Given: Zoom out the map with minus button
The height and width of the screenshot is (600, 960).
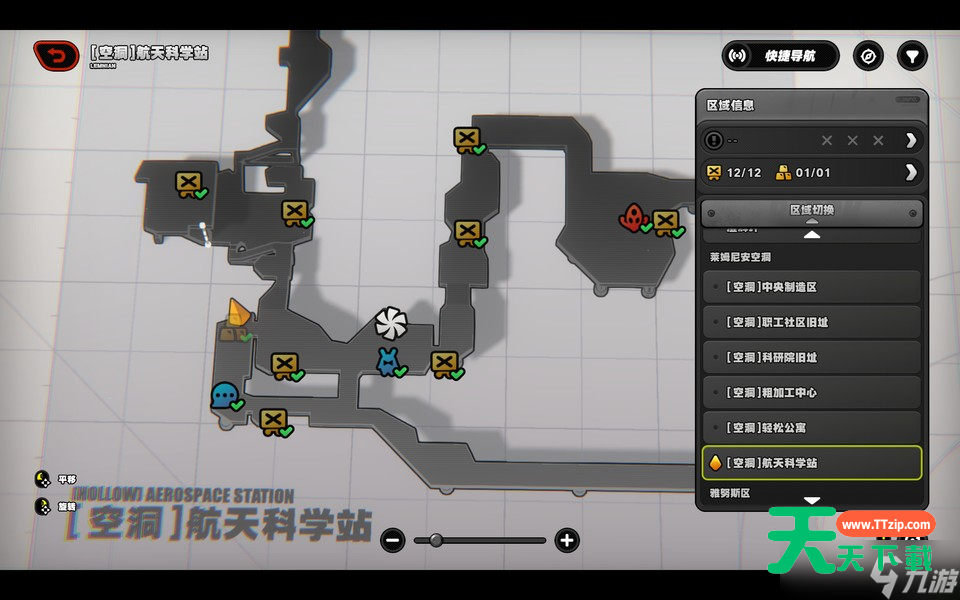Looking at the screenshot, I should click(x=393, y=541).
